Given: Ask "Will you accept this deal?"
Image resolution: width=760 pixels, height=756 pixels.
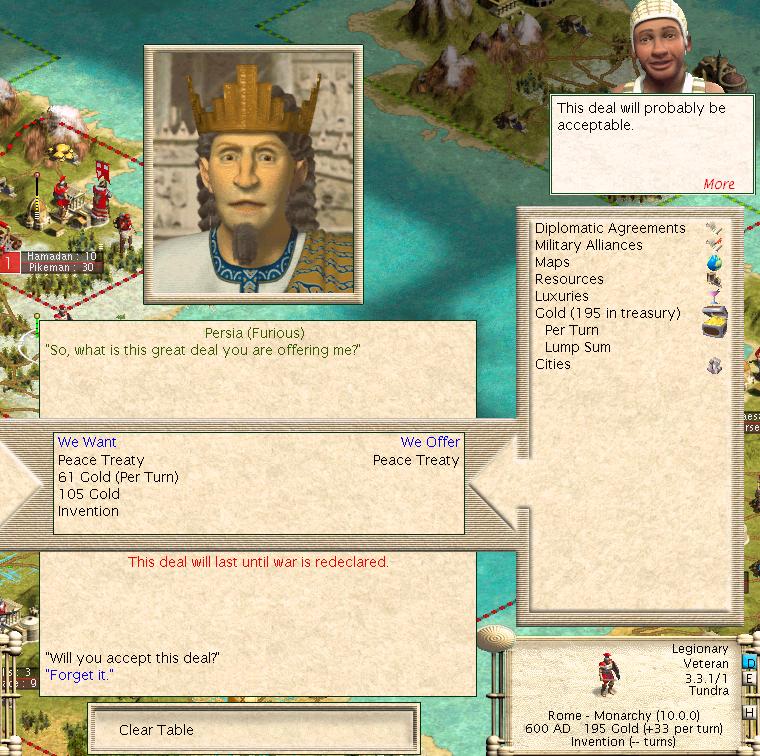Looking at the screenshot, I should click(x=132, y=657).
